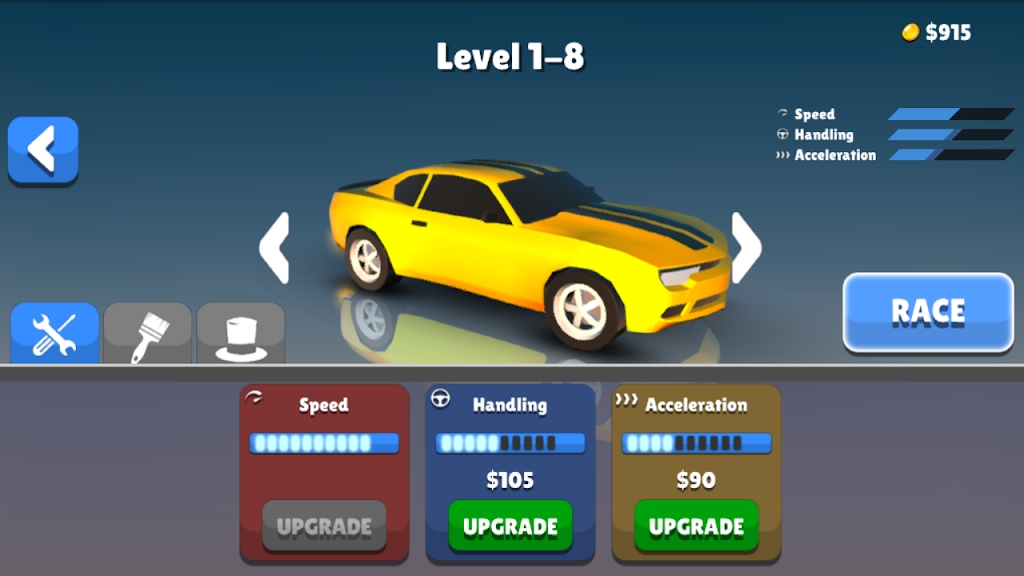Screen dimensions: 1024x576
Task: Show the previous car with the left arrow
Action: 275,248
